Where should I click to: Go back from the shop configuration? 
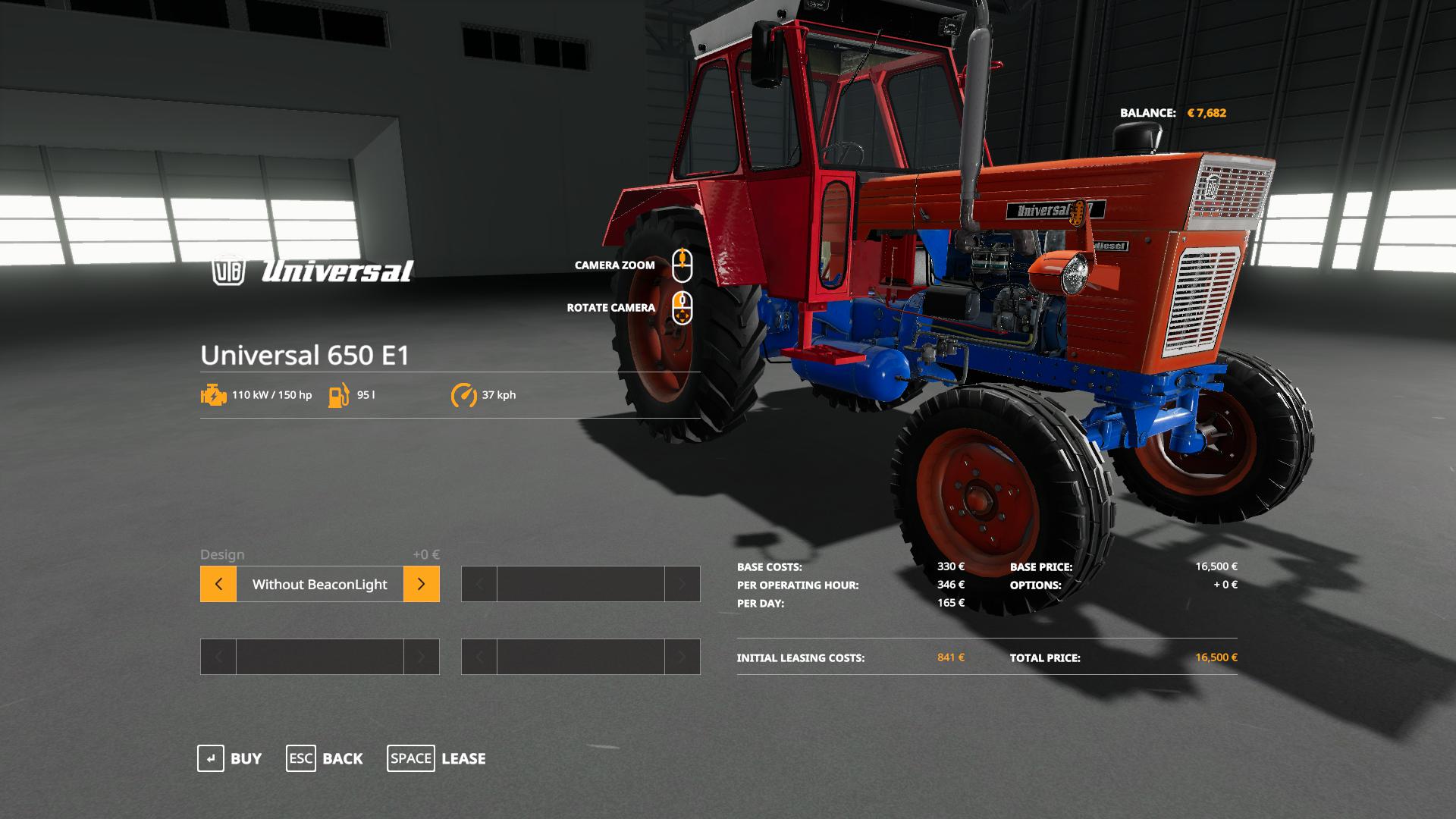coord(325,758)
